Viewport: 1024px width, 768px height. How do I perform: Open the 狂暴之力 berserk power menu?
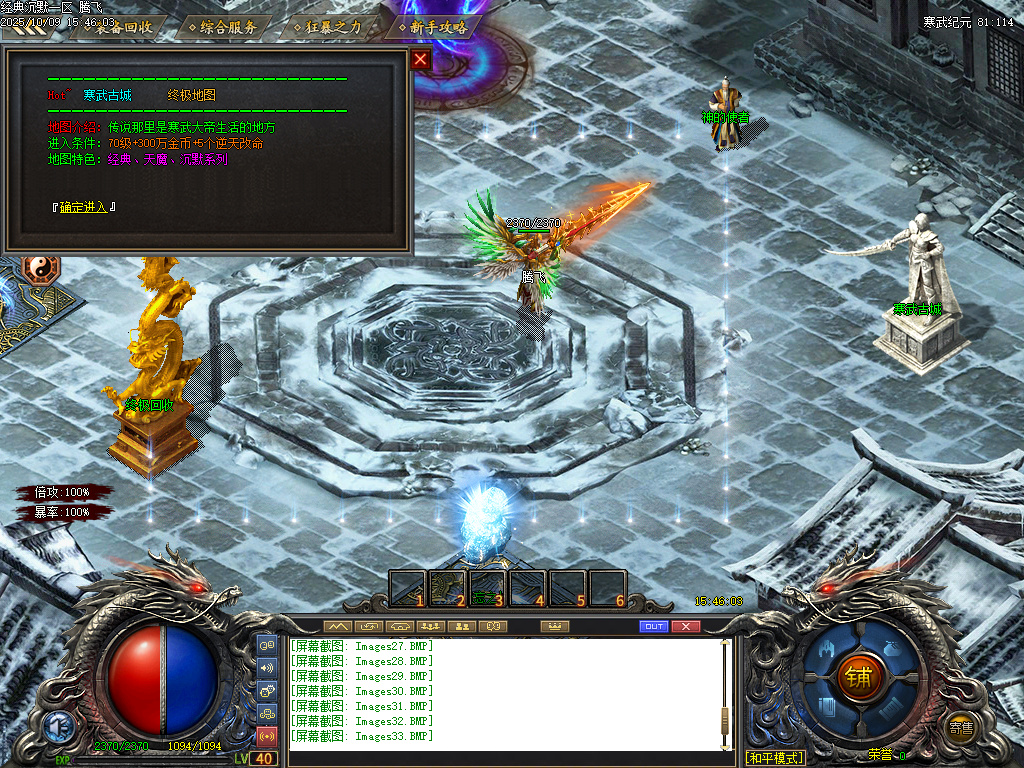pos(332,27)
